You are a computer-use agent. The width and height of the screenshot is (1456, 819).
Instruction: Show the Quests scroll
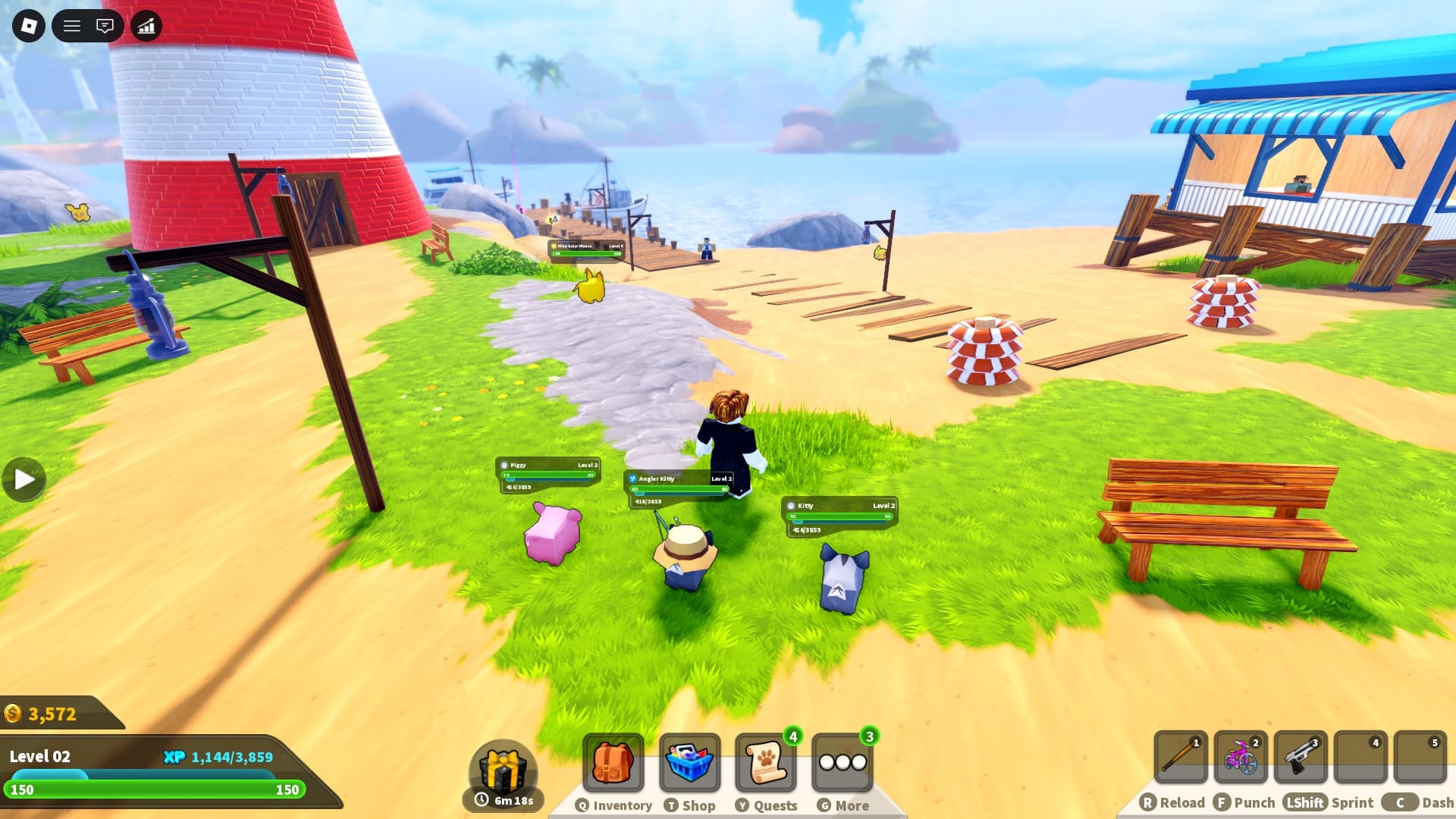coord(766,763)
